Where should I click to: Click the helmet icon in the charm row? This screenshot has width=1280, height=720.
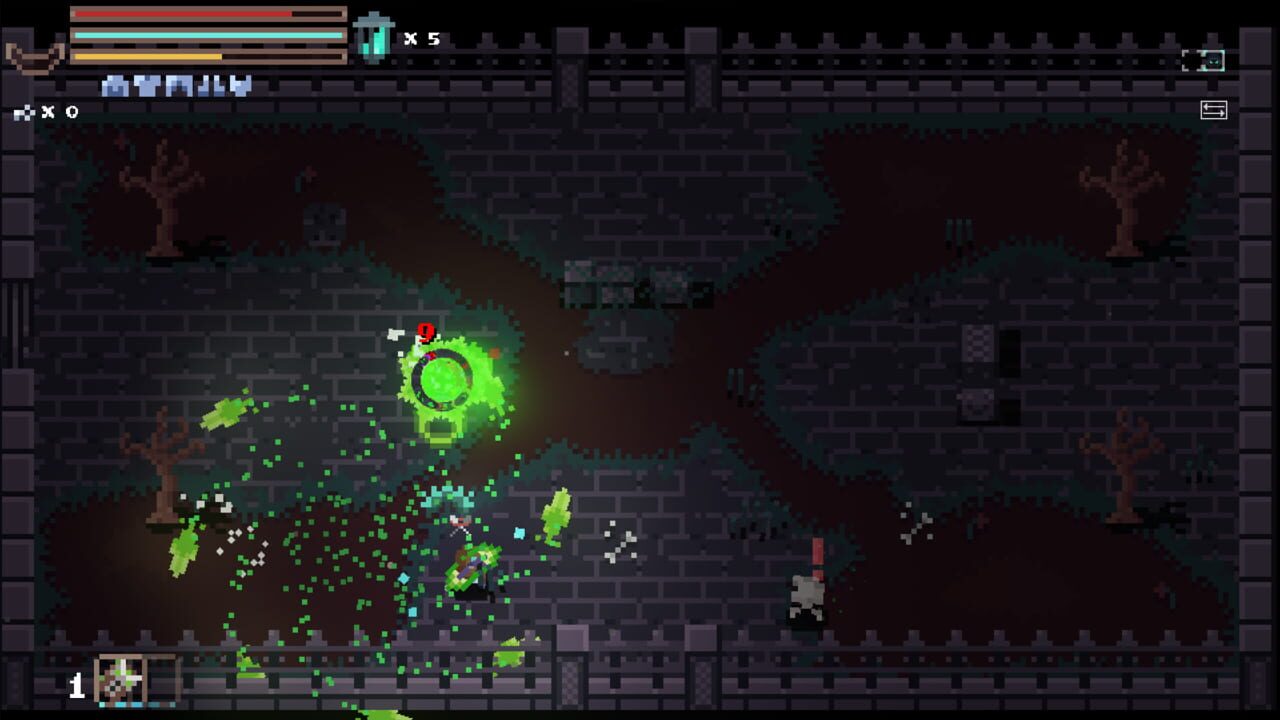tap(112, 84)
